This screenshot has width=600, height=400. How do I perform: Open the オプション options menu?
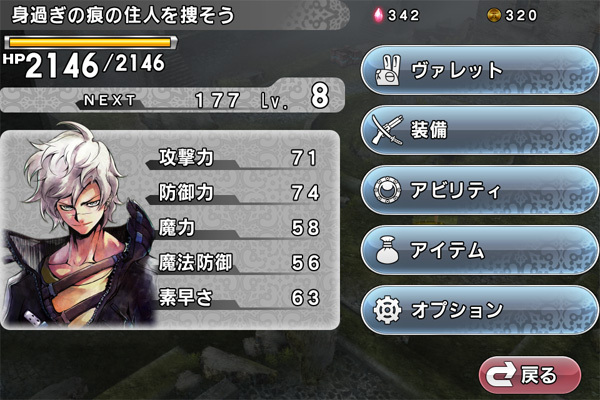click(x=478, y=309)
